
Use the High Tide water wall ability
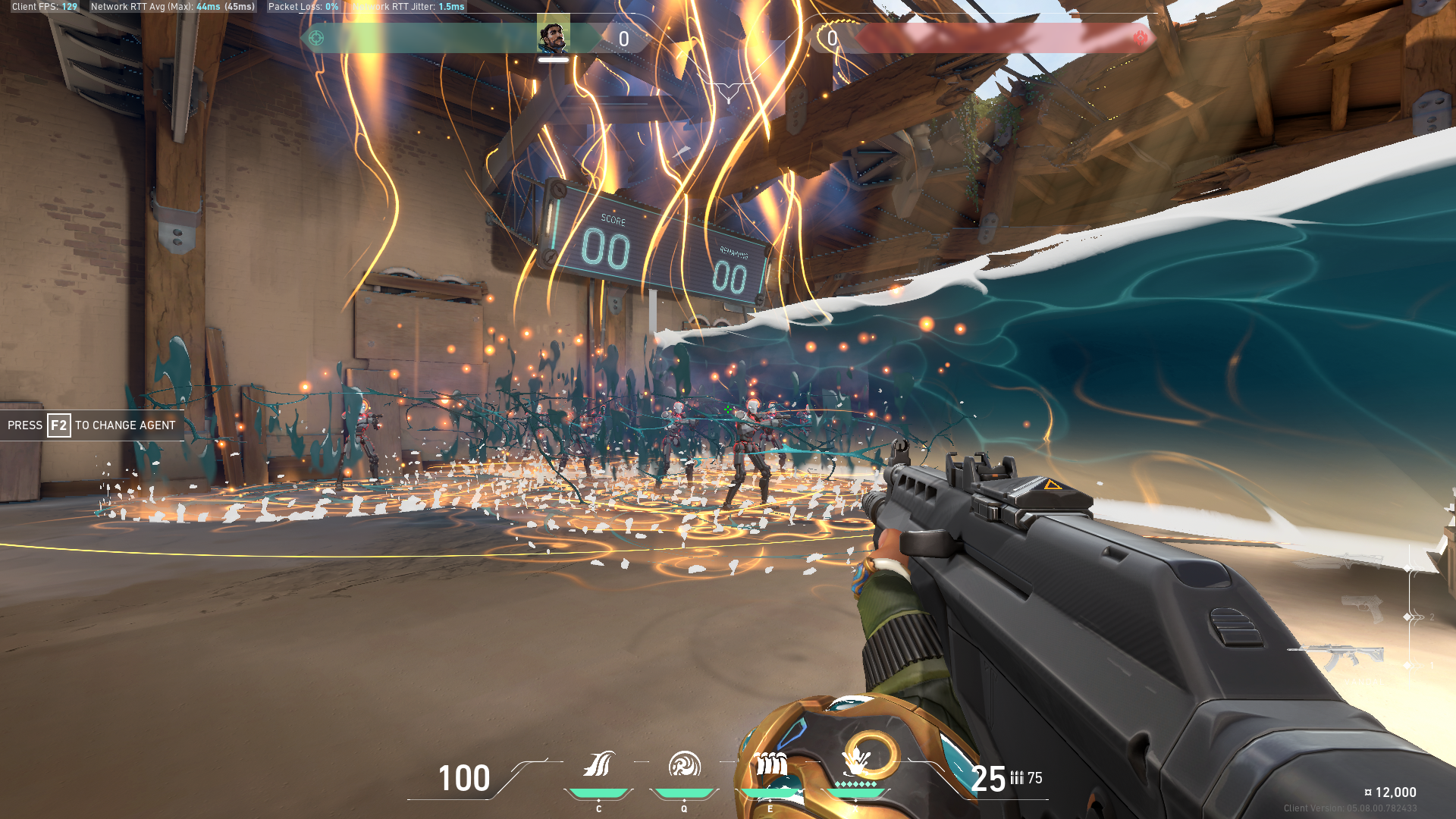[x=770, y=765]
